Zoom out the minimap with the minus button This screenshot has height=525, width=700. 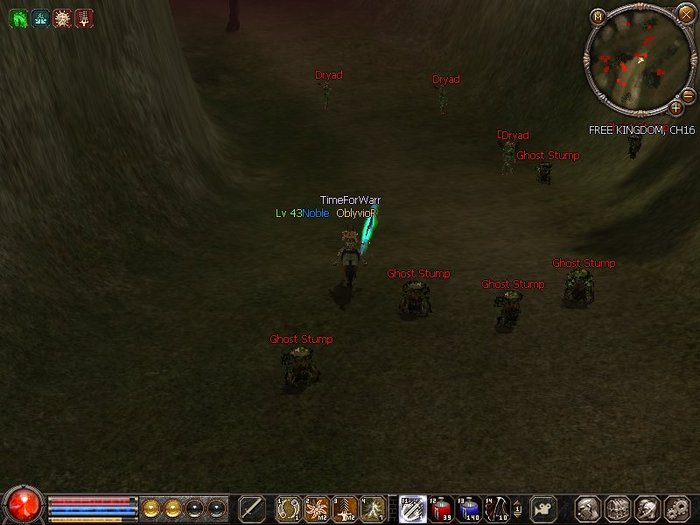pyautogui.click(x=688, y=95)
